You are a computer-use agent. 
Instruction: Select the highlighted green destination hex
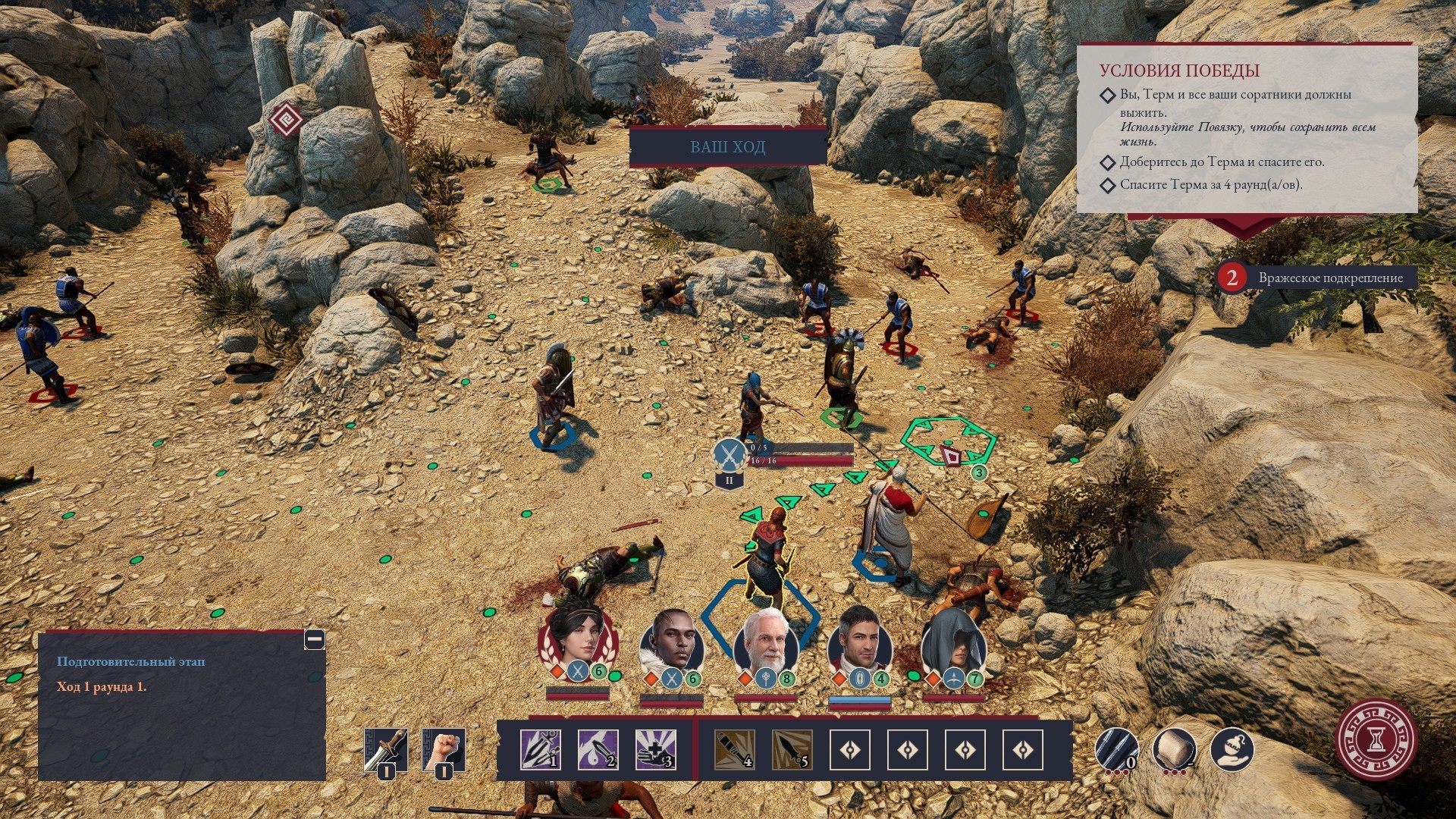click(948, 442)
